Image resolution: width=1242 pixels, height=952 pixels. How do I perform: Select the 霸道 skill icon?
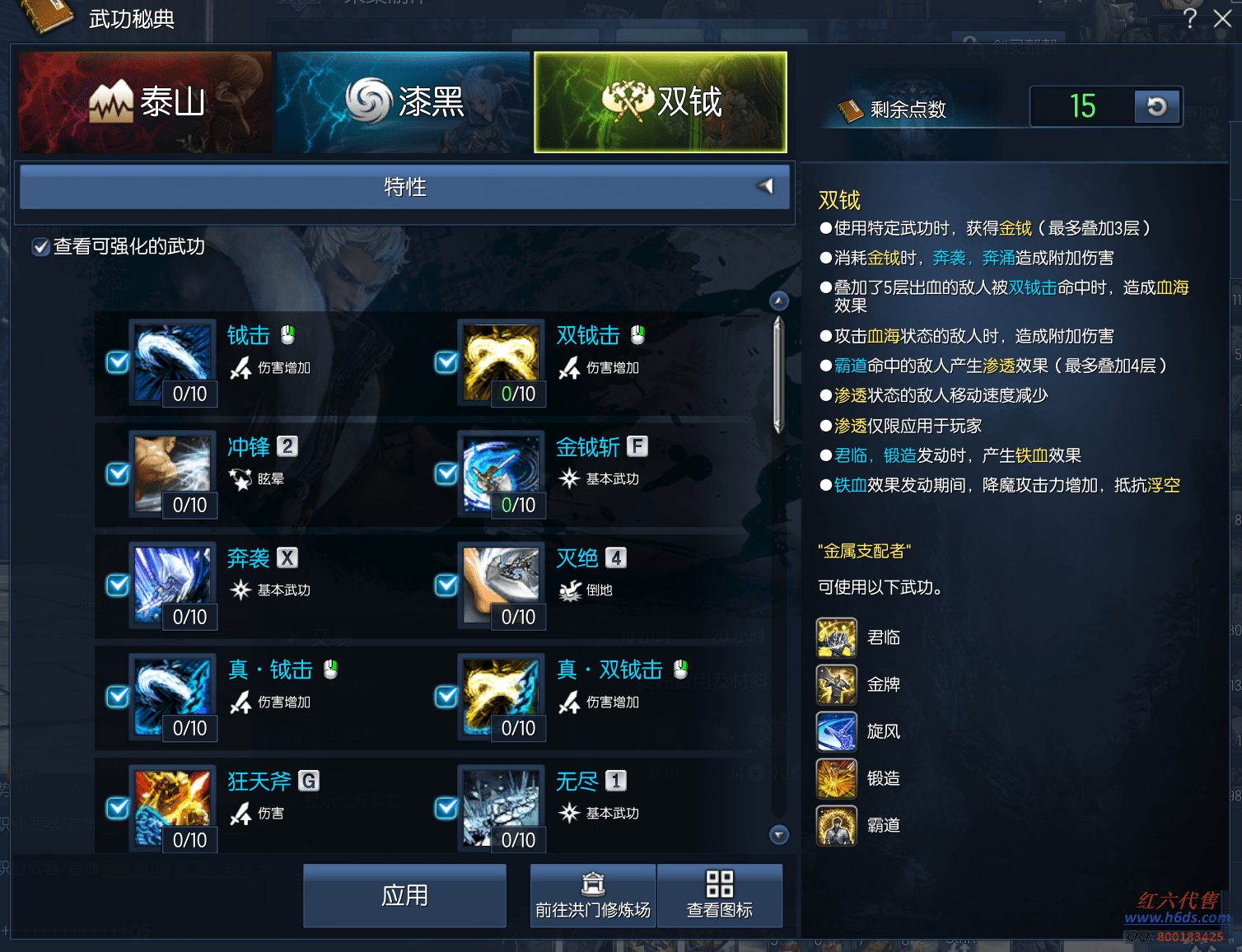click(837, 826)
